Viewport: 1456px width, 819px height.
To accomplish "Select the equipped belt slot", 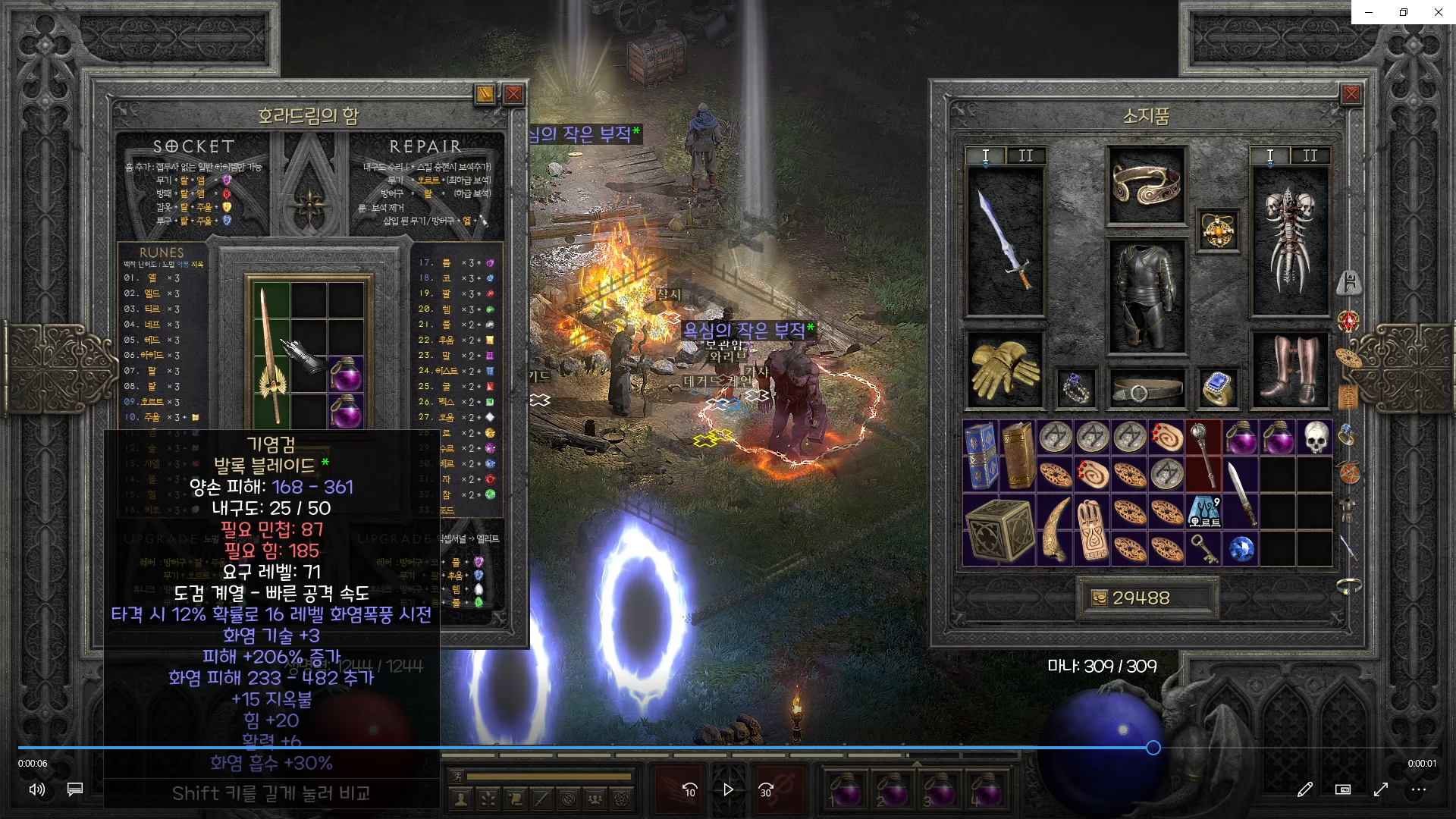I will click(1146, 390).
